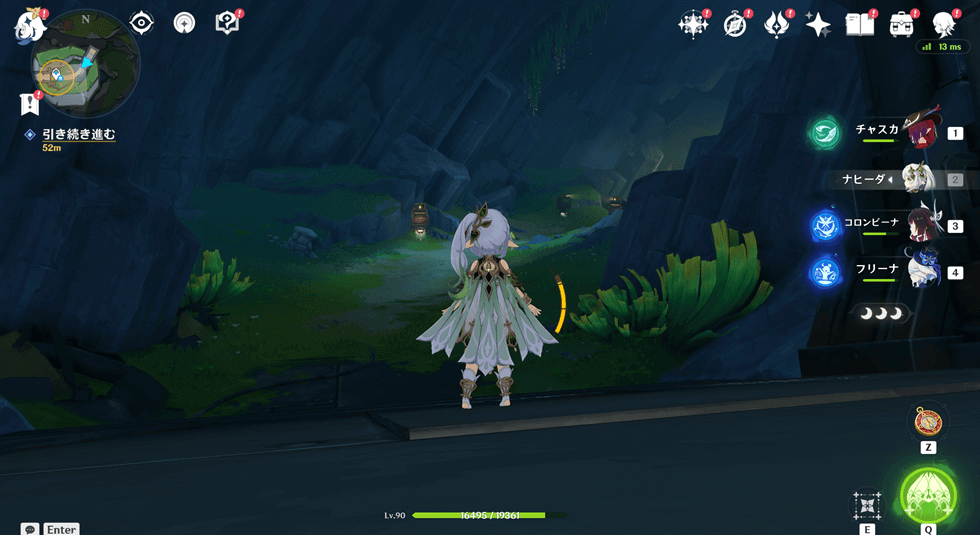
Task: Activate the eye-shaped elemental sight icon
Action: pyautogui.click(x=141, y=23)
